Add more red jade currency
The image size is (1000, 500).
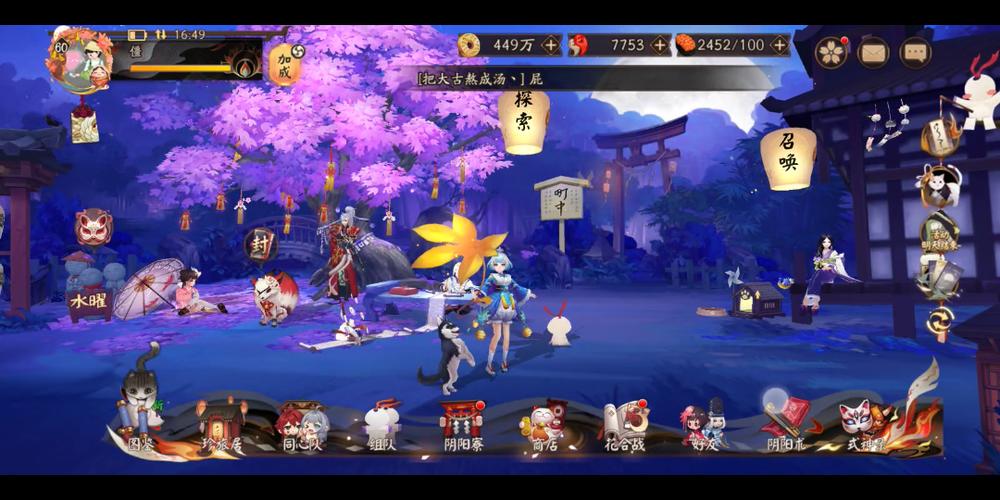click(x=659, y=45)
